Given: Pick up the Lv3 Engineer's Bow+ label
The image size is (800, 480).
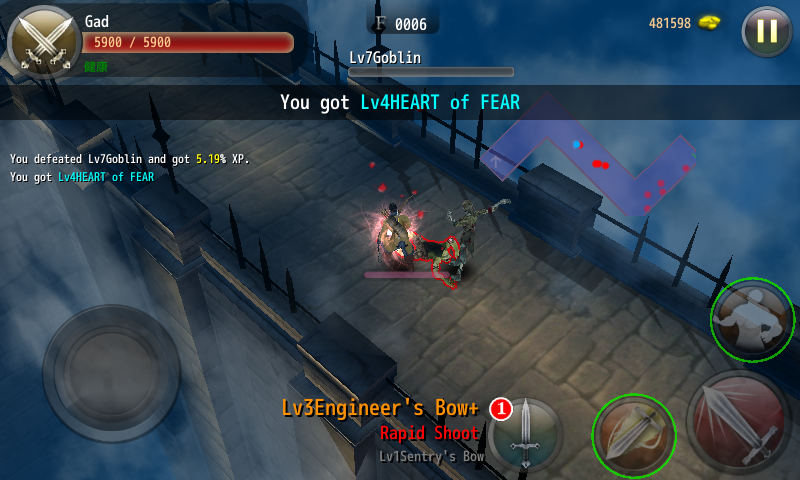Looking at the screenshot, I should coord(380,408).
